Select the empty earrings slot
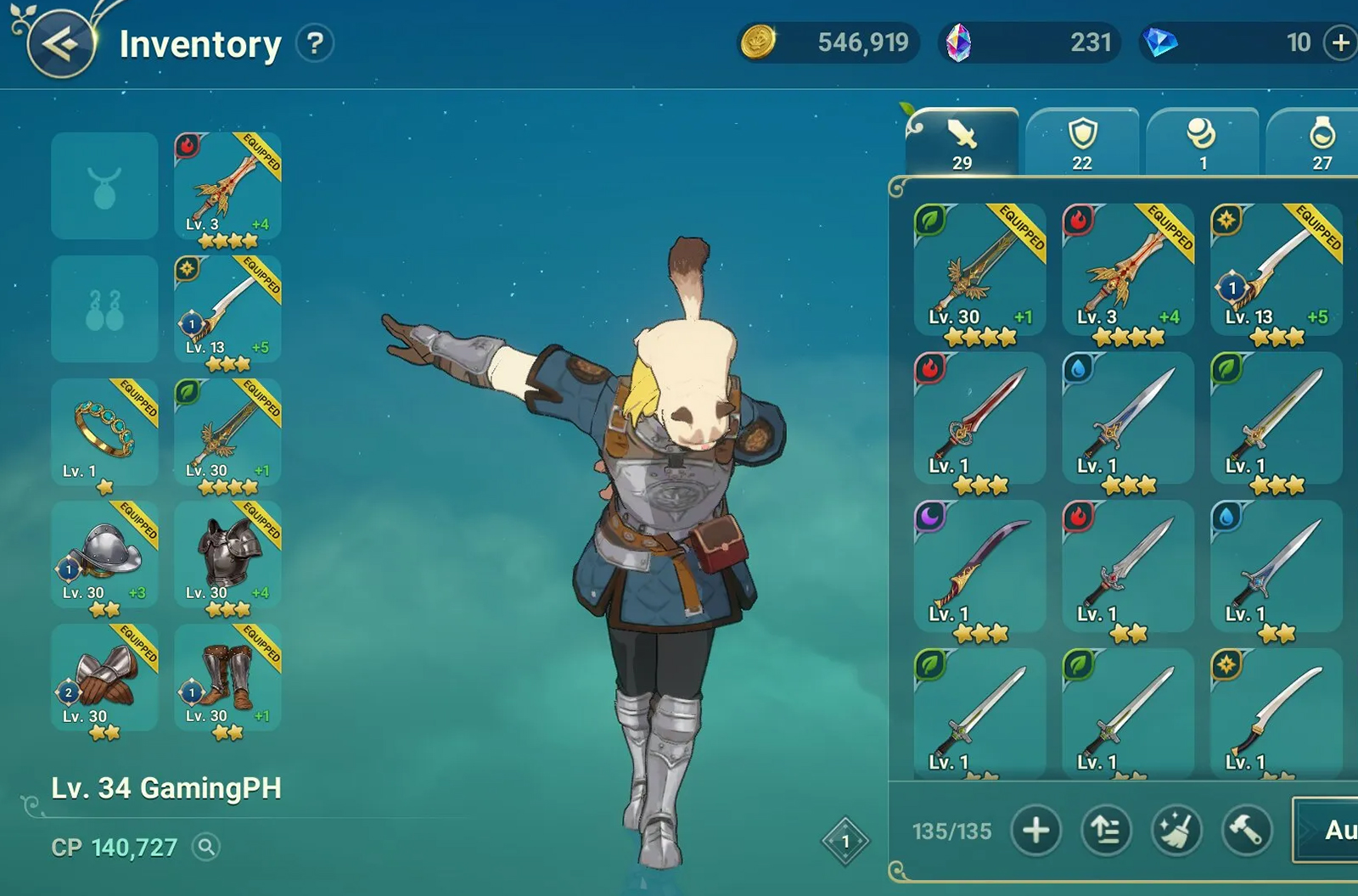 click(x=104, y=310)
